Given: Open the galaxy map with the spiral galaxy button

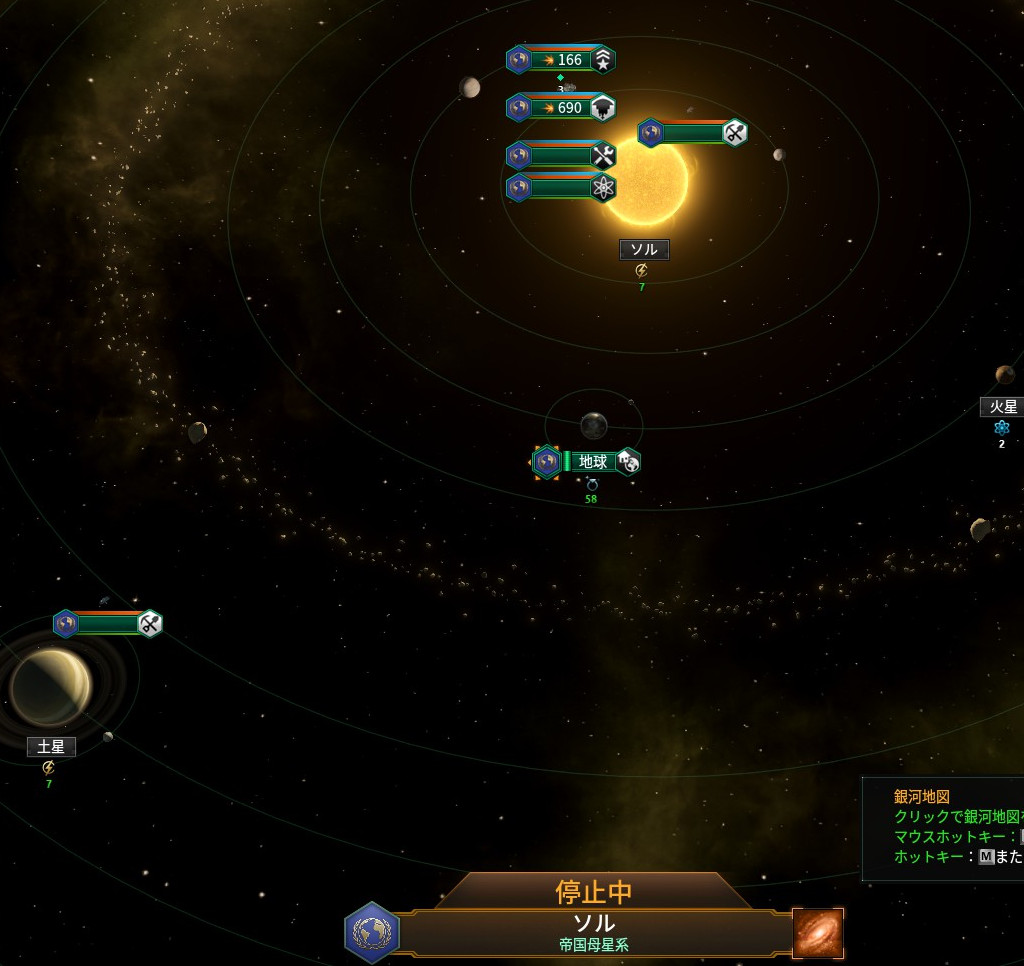Looking at the screenshot, I should 818,933.
